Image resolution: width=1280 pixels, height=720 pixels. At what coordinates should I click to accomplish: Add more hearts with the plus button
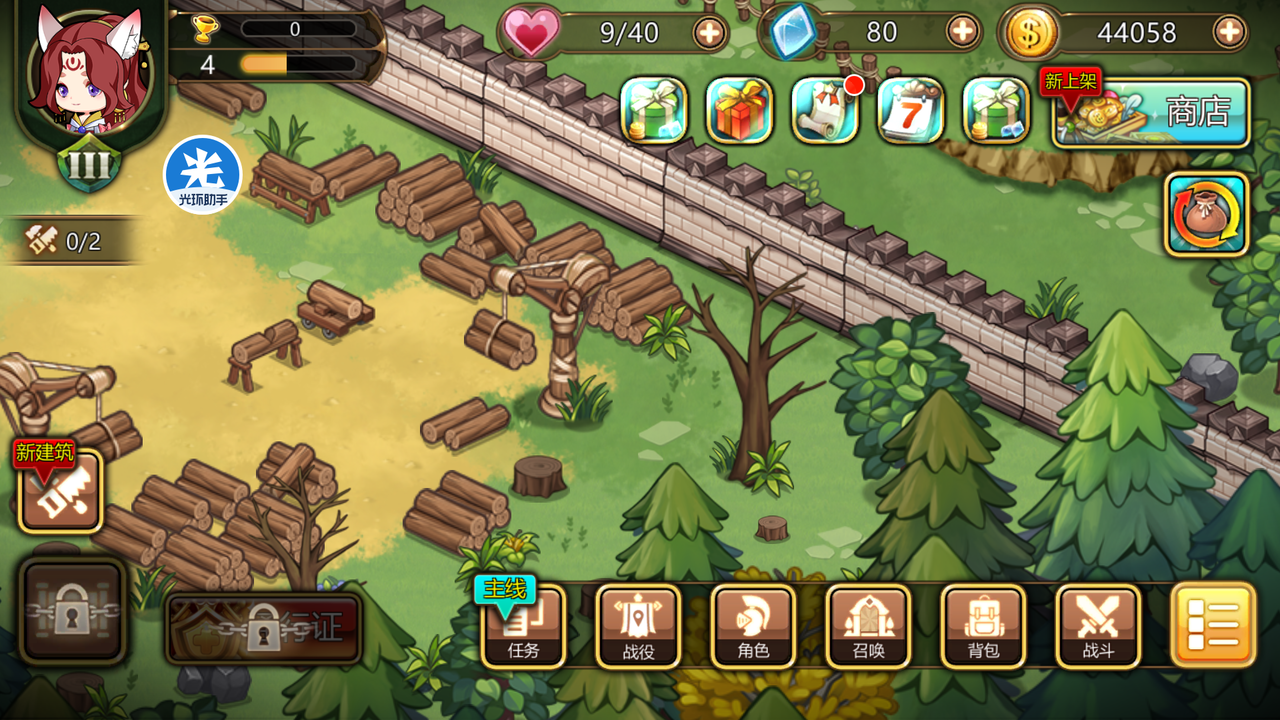(x=709, y=33)
